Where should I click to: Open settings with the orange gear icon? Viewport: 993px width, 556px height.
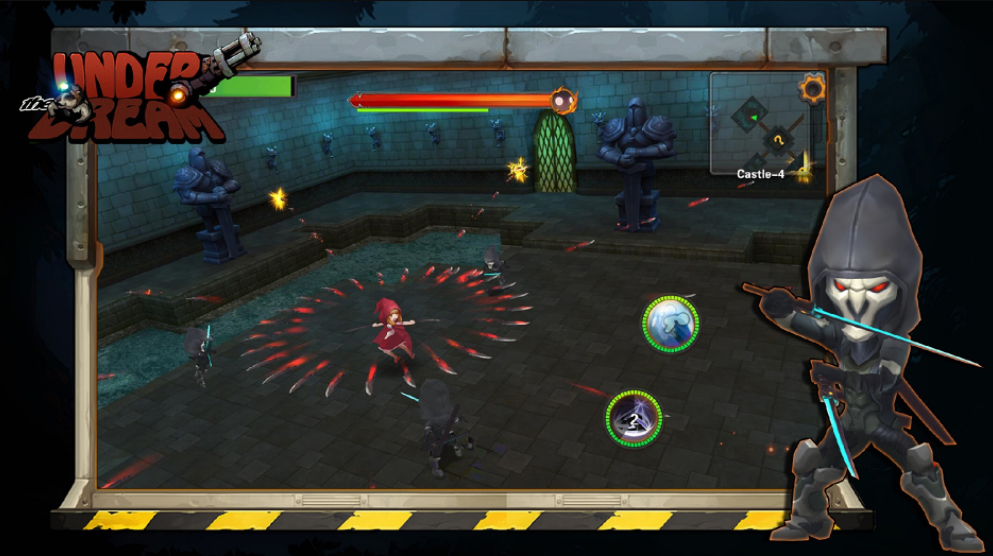(812, 89)
